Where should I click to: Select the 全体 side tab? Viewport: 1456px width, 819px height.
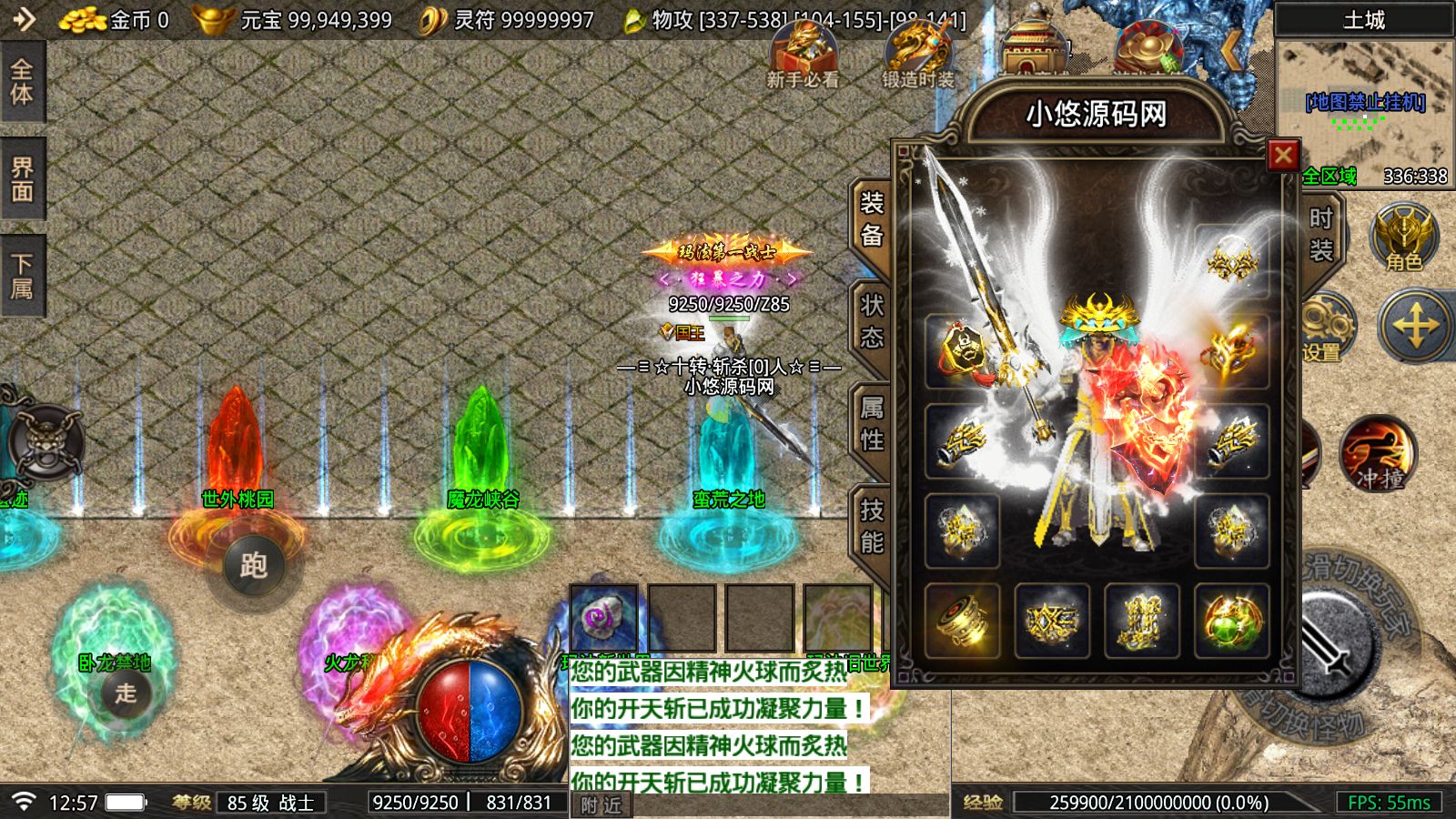[22, 82]
